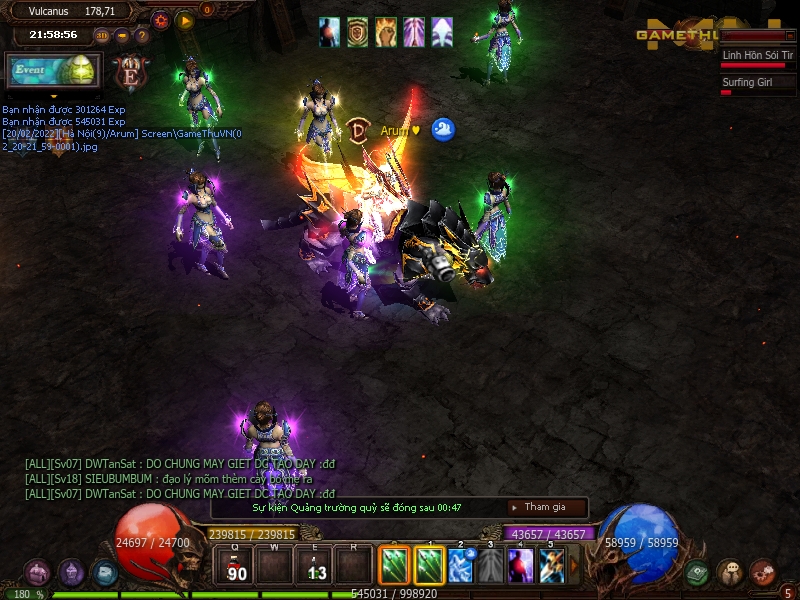The image size is (800, 600).
Task: Open the question mark help button
Action: [142, 36]
